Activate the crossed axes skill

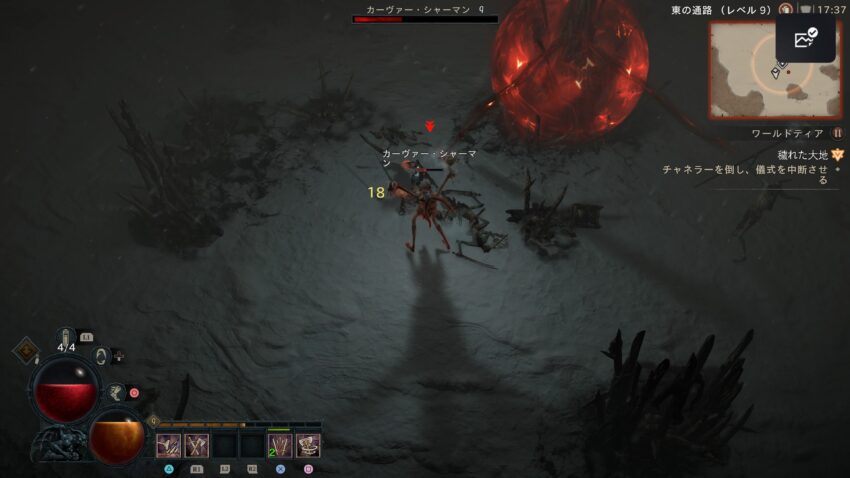196,445
